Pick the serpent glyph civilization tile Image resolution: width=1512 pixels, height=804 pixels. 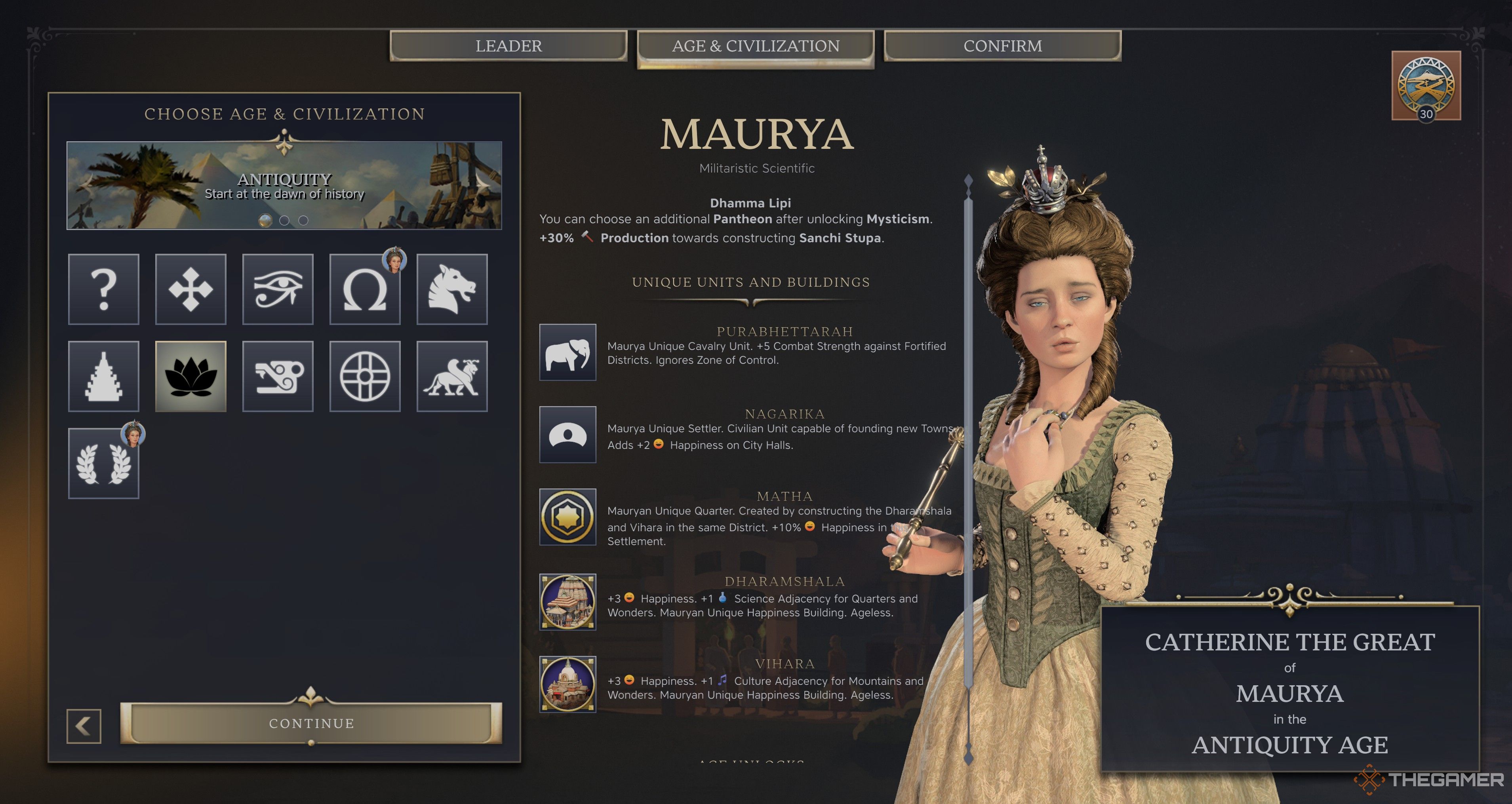coord(278,376)
